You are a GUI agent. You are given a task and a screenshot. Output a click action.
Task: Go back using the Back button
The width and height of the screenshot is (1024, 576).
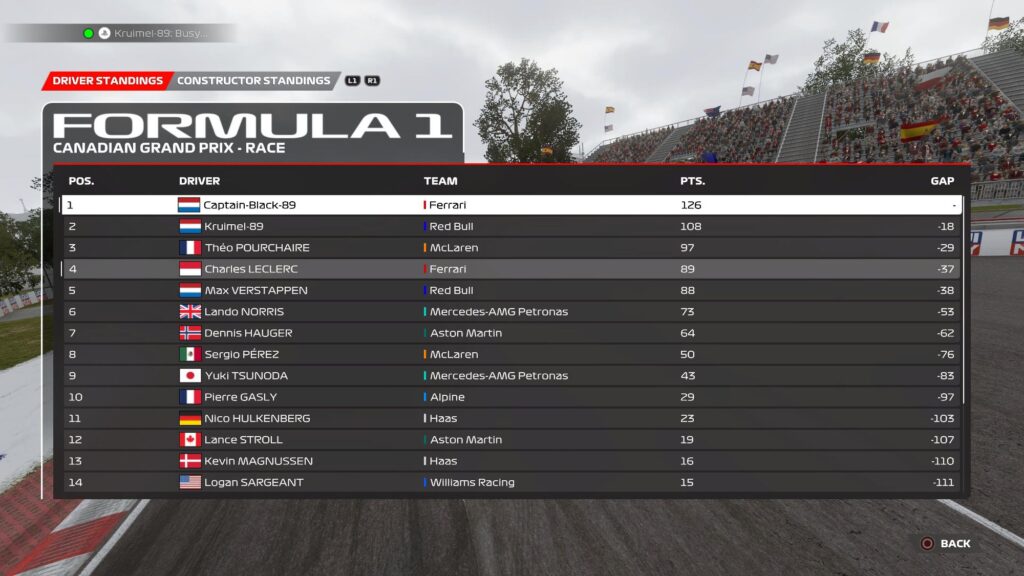tap(945, 544)
